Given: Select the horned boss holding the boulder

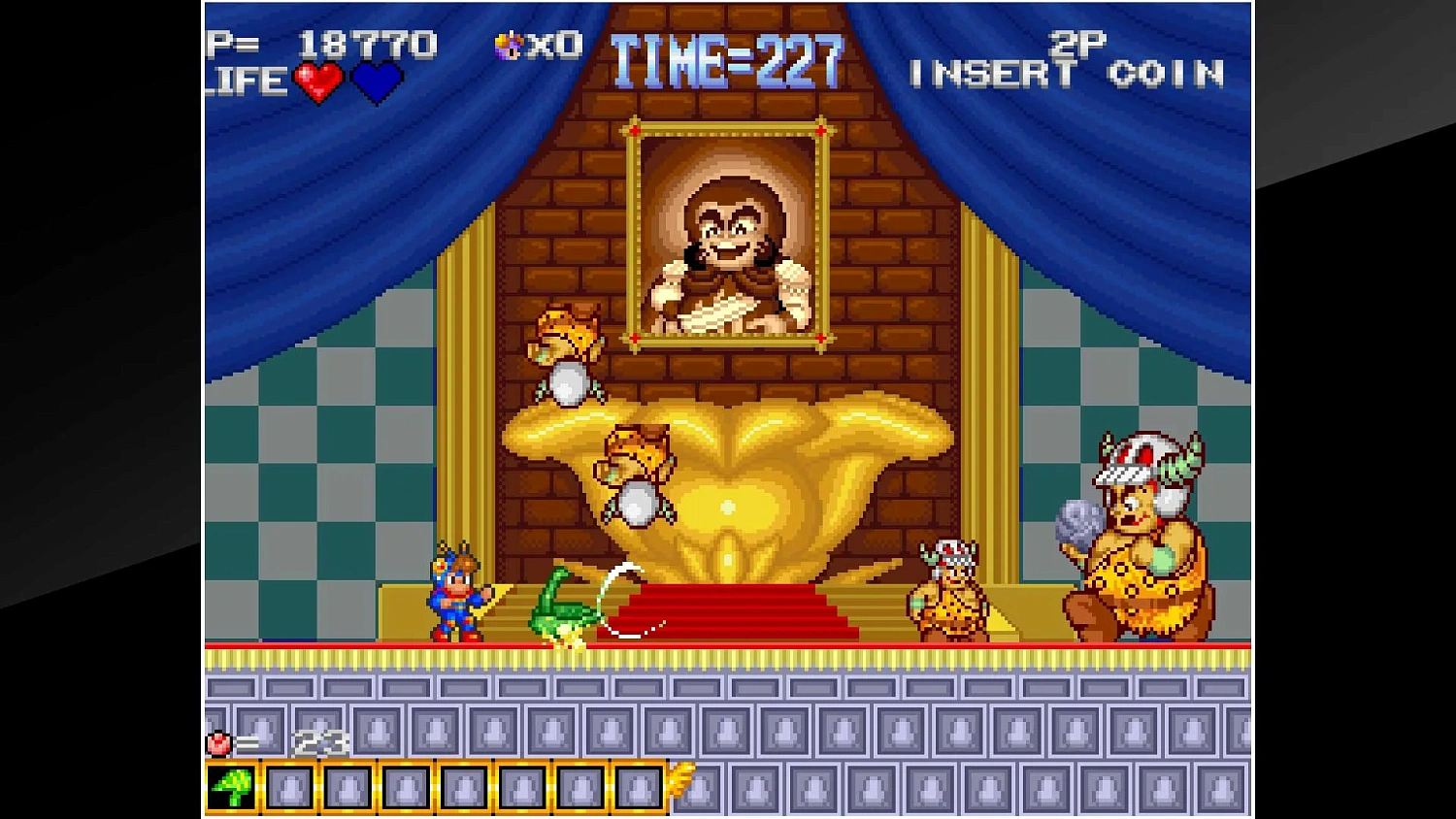Looking at the screenshot, I should click(1136, 534).
